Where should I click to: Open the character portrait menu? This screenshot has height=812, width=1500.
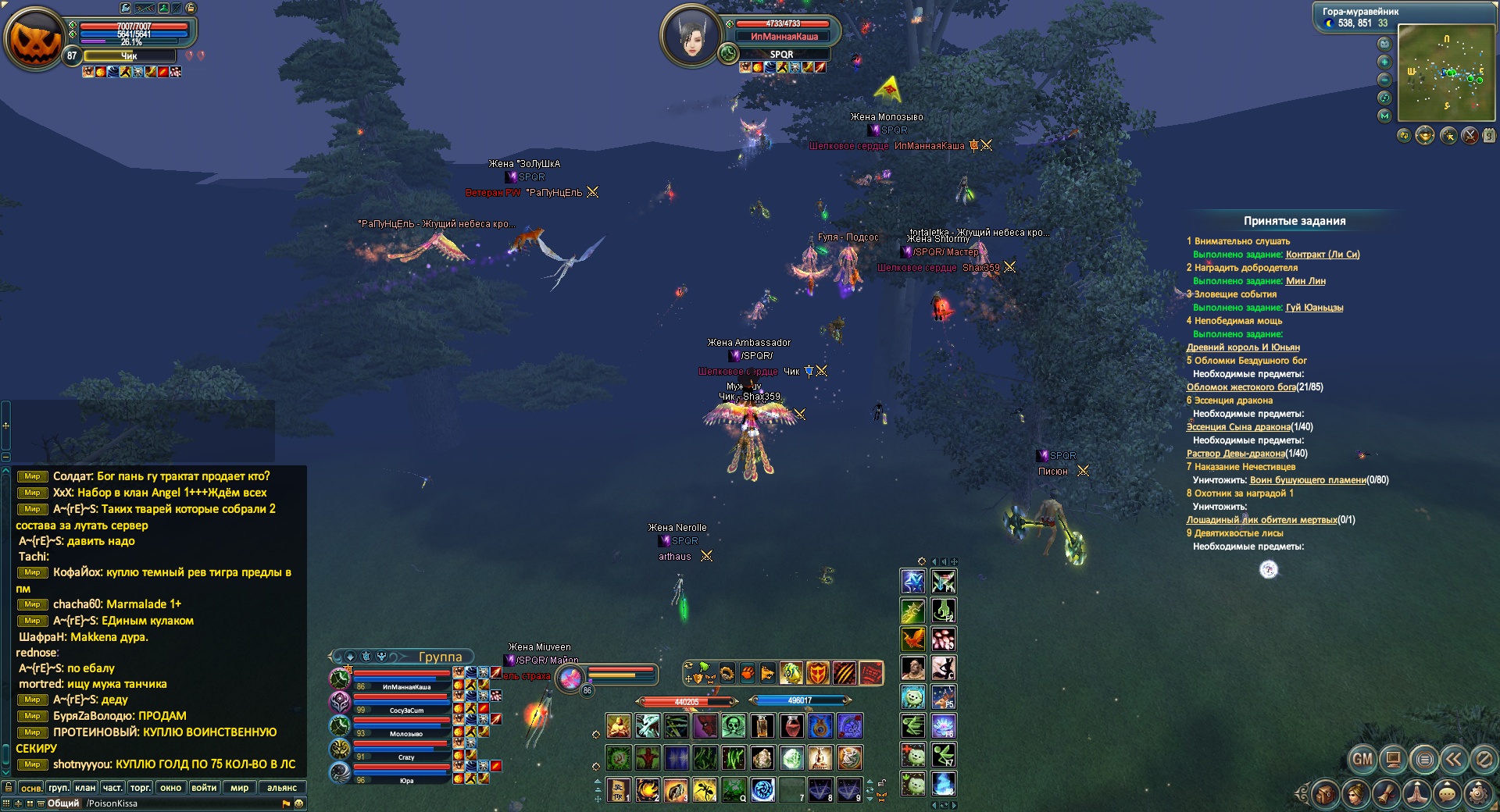(x=1355, y=794)
